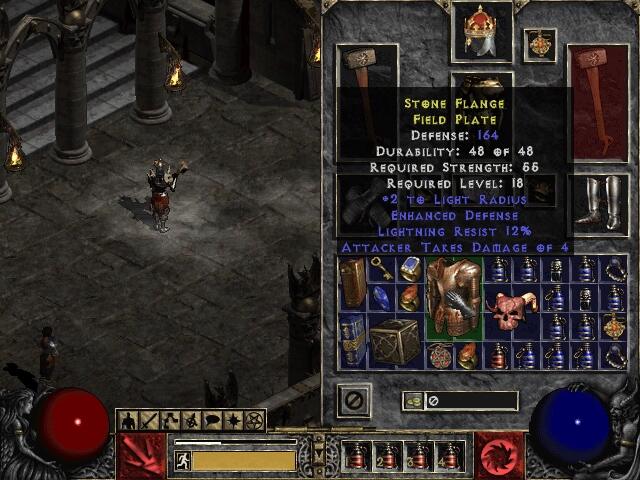Image resolution: width=640 pixels, height=480 pixels.
Task: Pick up the Stone Flange field plate
Action: click(x=454, y=298)
